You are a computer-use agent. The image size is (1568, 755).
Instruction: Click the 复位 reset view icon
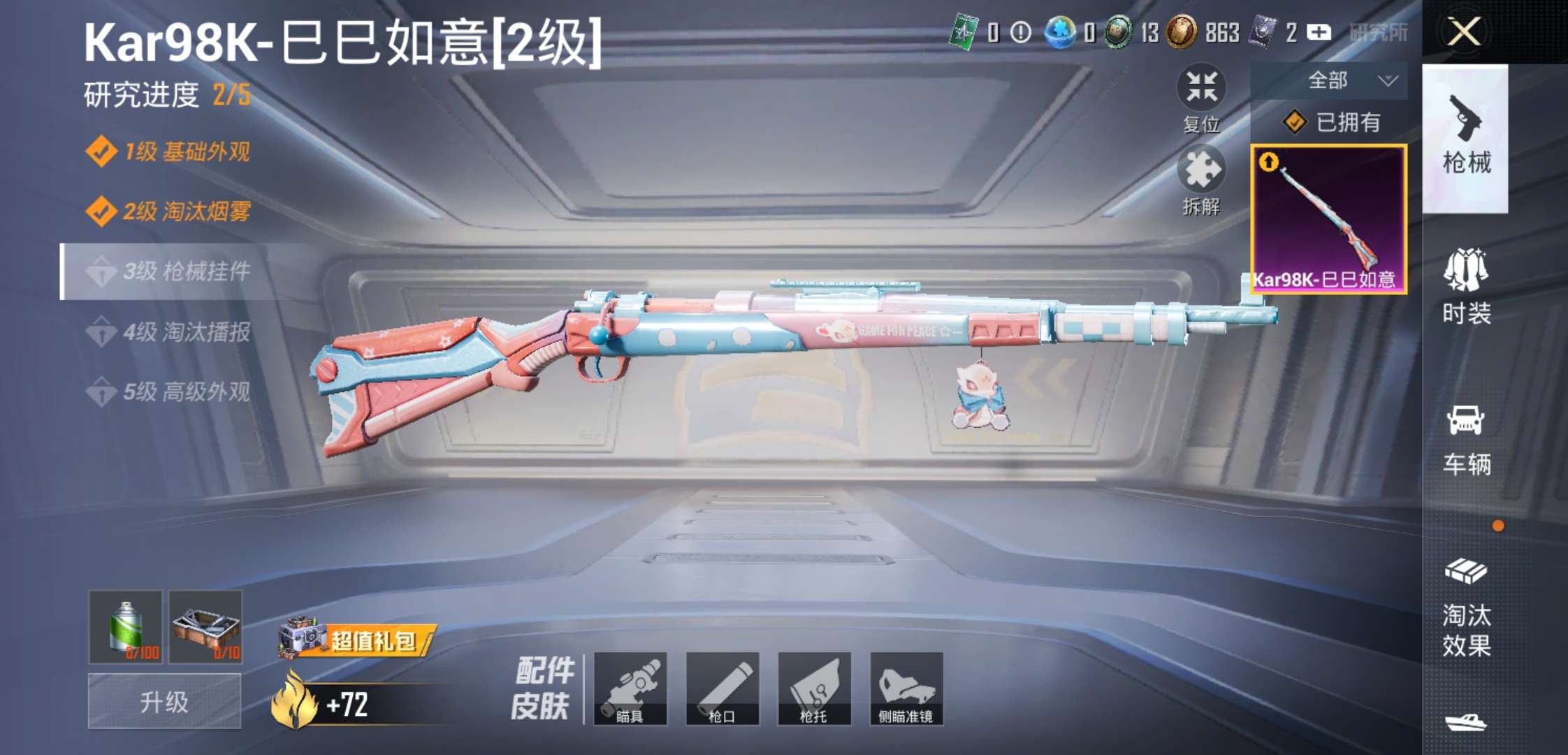[1200, 88]
